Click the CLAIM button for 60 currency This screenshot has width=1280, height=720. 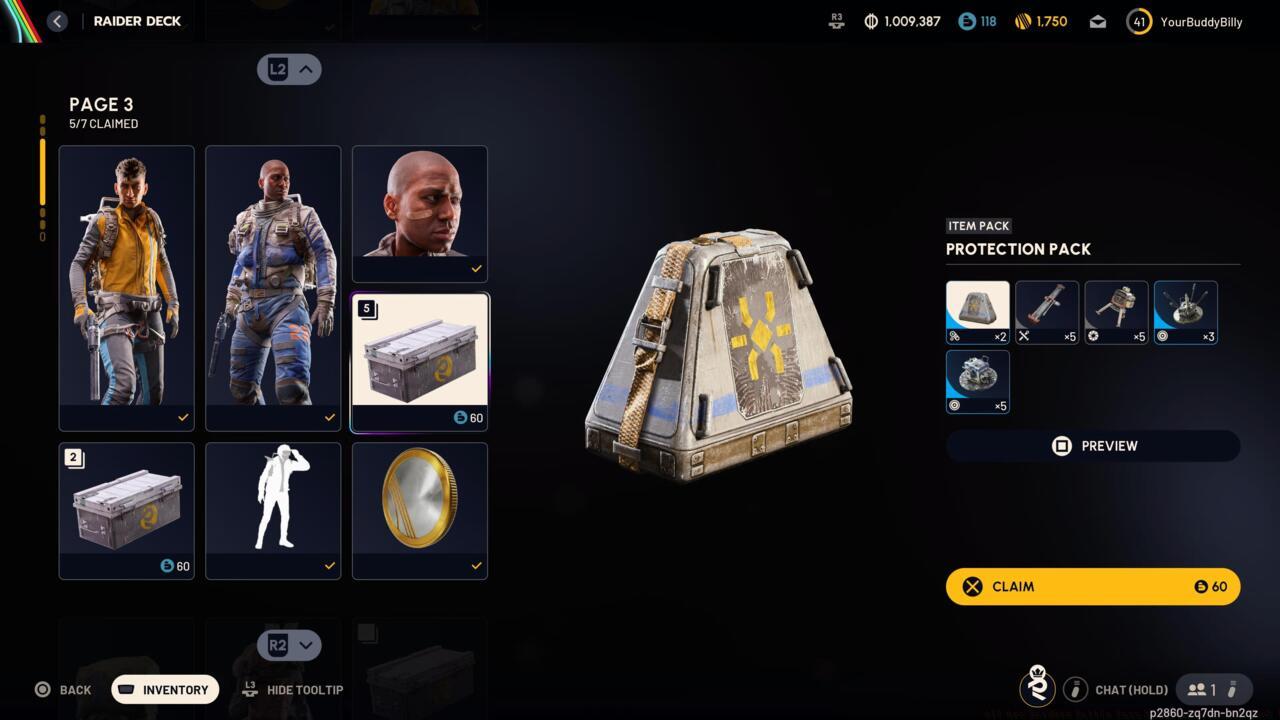(x=1092, y=586)
